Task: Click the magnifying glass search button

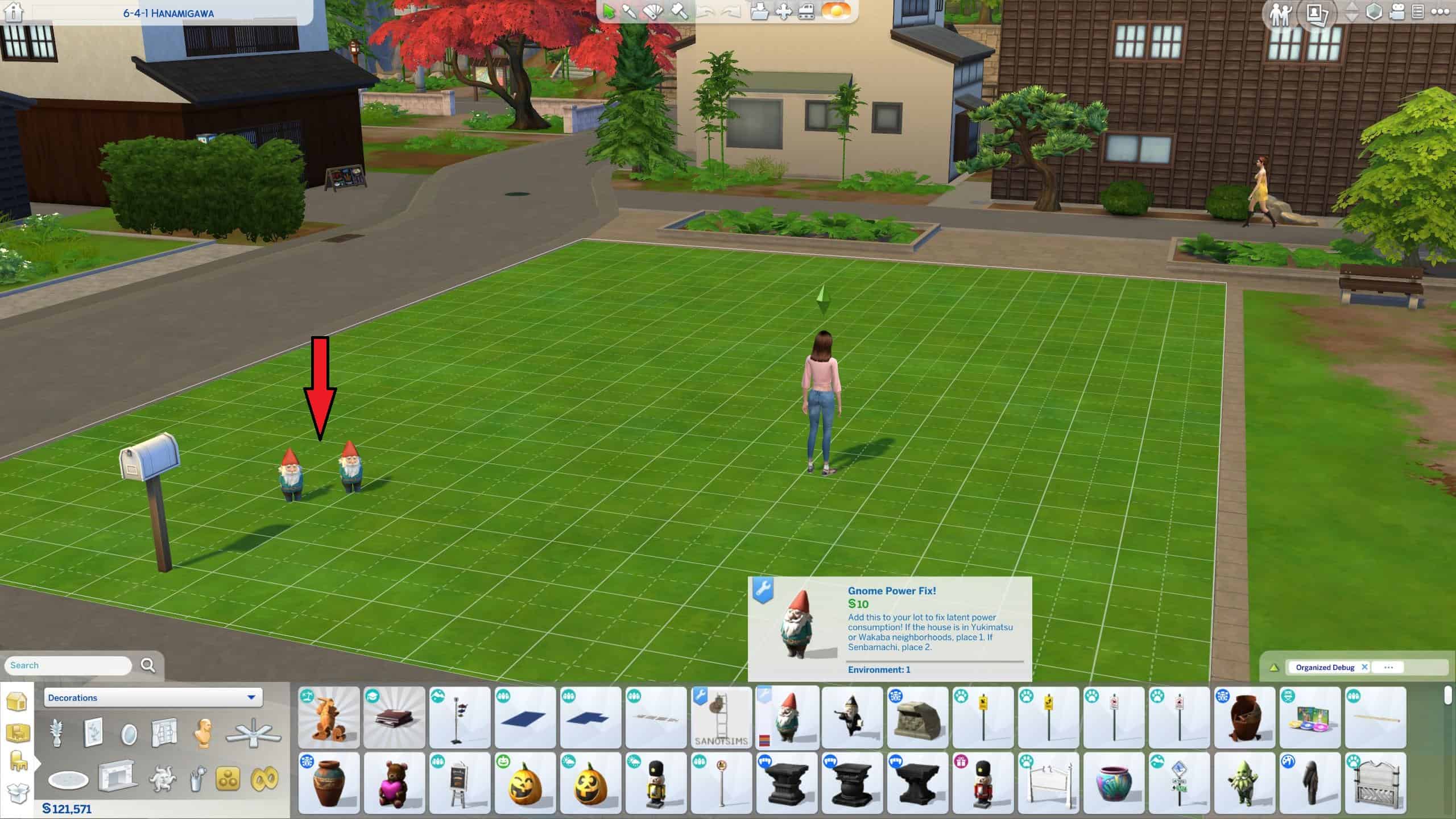Action: click(148, 665)
